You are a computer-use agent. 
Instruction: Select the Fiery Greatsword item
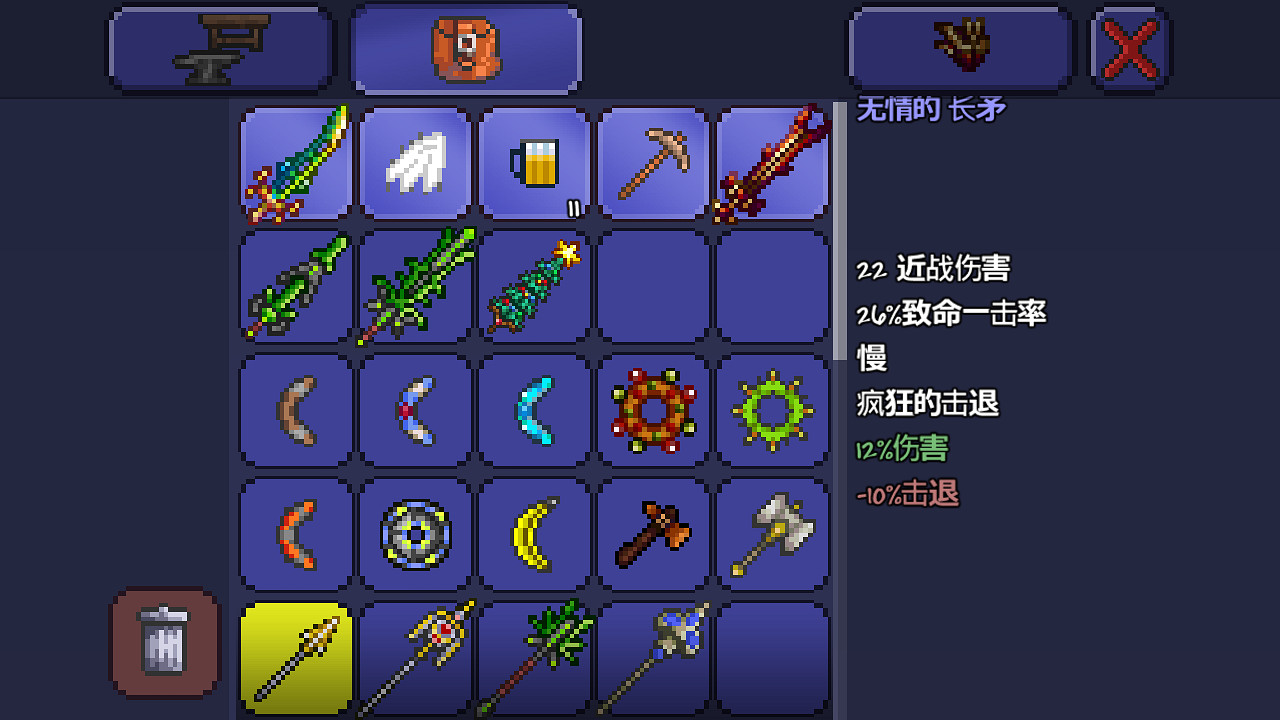coord(772,163)
